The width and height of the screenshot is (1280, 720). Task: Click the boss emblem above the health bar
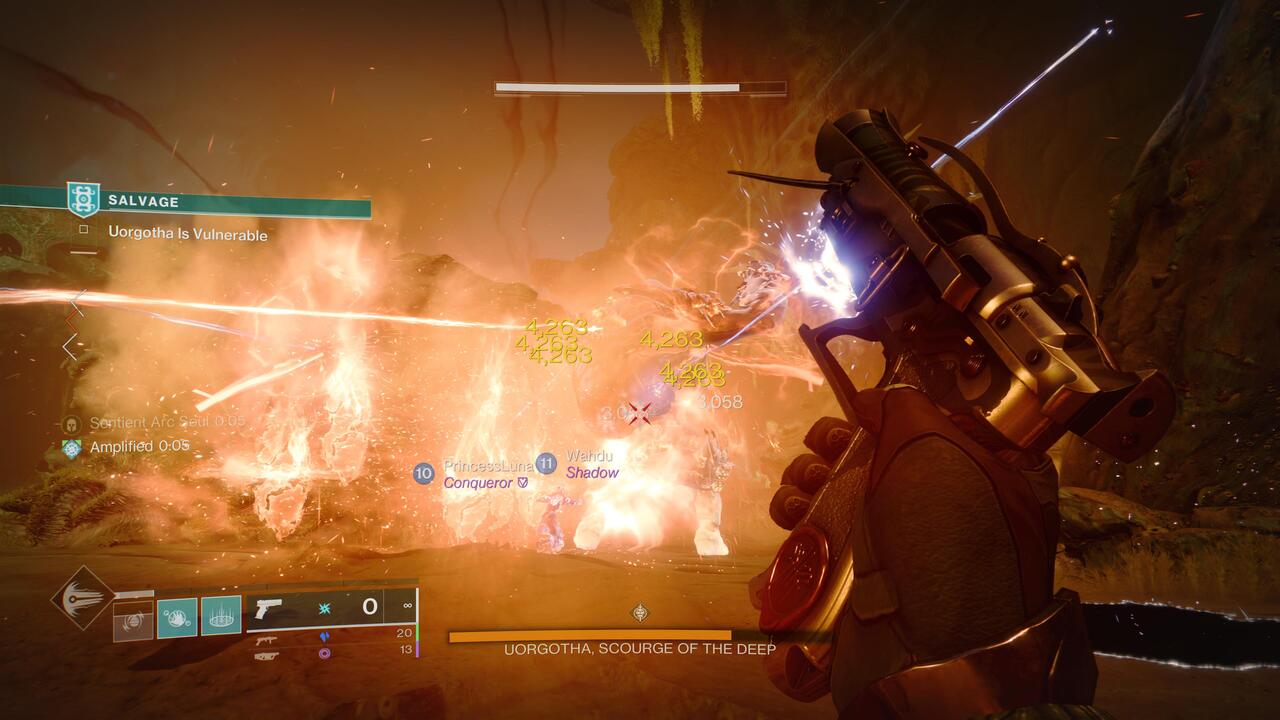pos(638,610)
